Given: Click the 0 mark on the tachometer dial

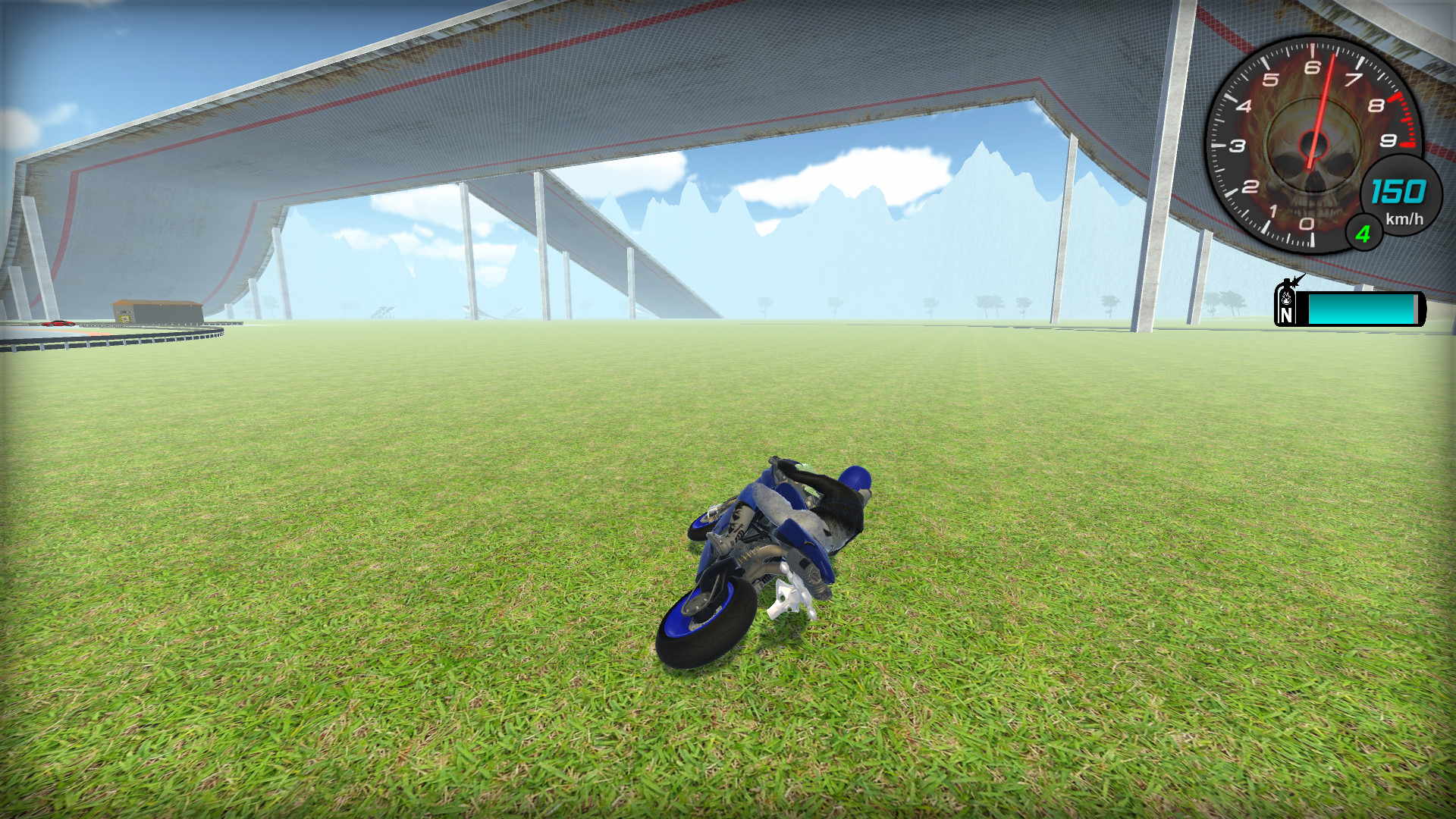Looking at the screenshot, I should click(x=1306, y=224).
